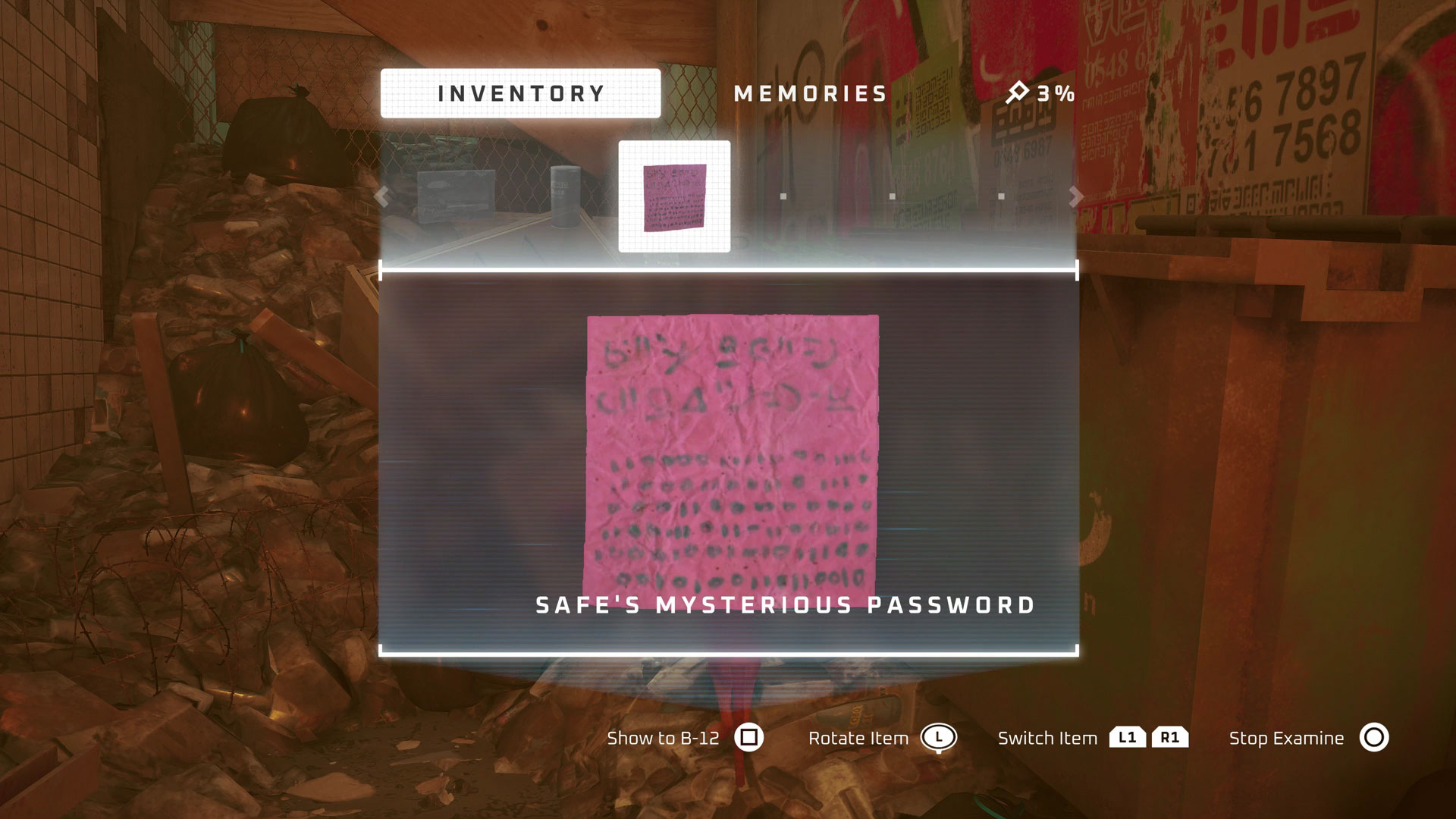
Task: Click Show to B-12
Action: point(663,738)
